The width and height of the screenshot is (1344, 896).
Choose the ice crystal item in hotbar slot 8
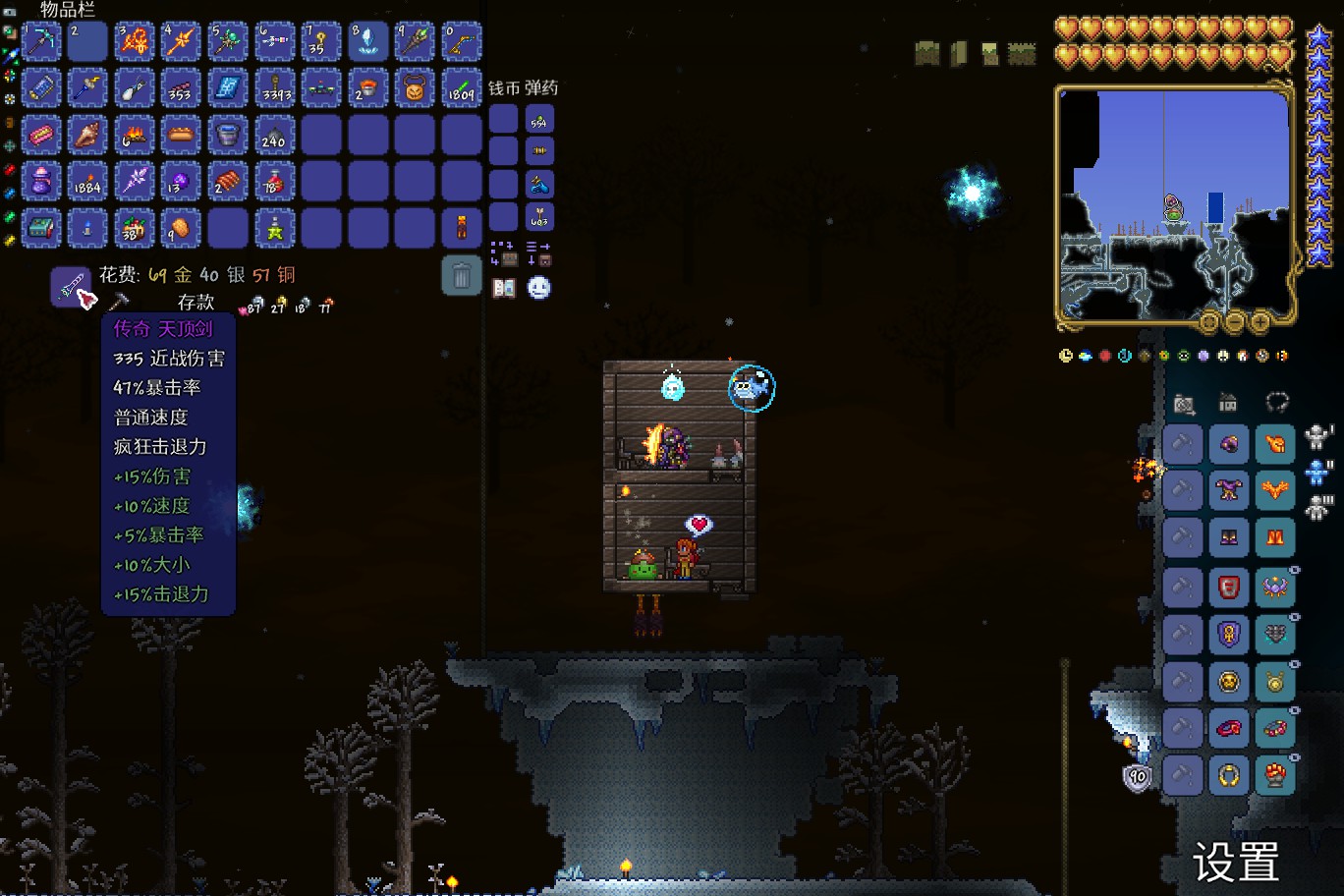click(x=368, y=41)
